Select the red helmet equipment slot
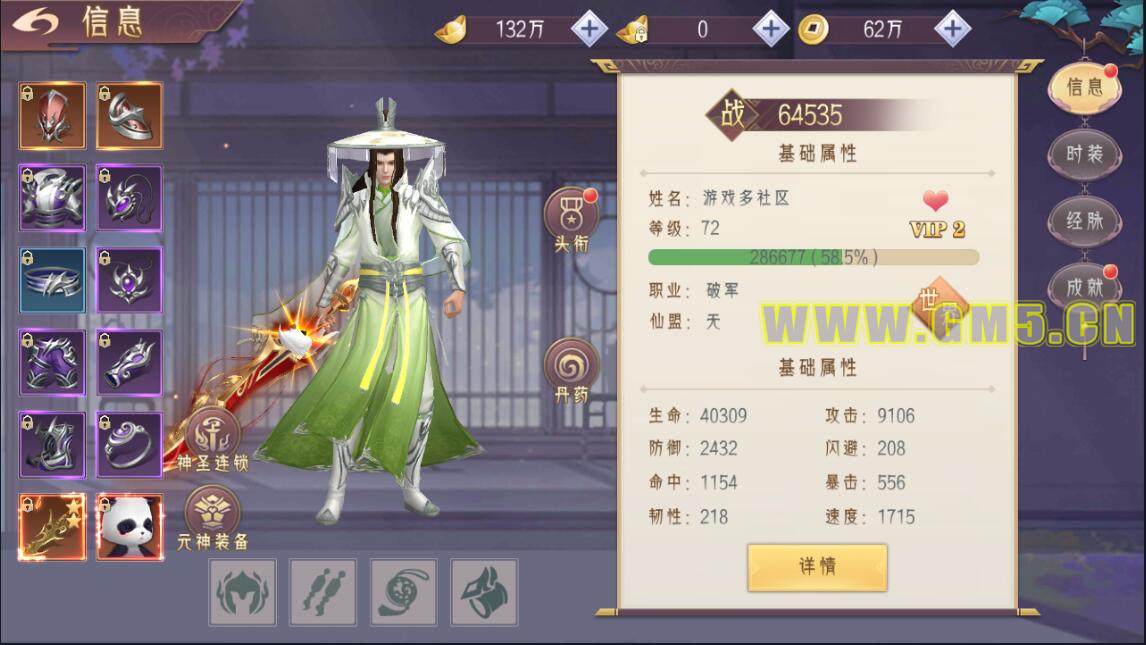The width and height of the screenshot is (1146, 645). (x=52, y=116)
